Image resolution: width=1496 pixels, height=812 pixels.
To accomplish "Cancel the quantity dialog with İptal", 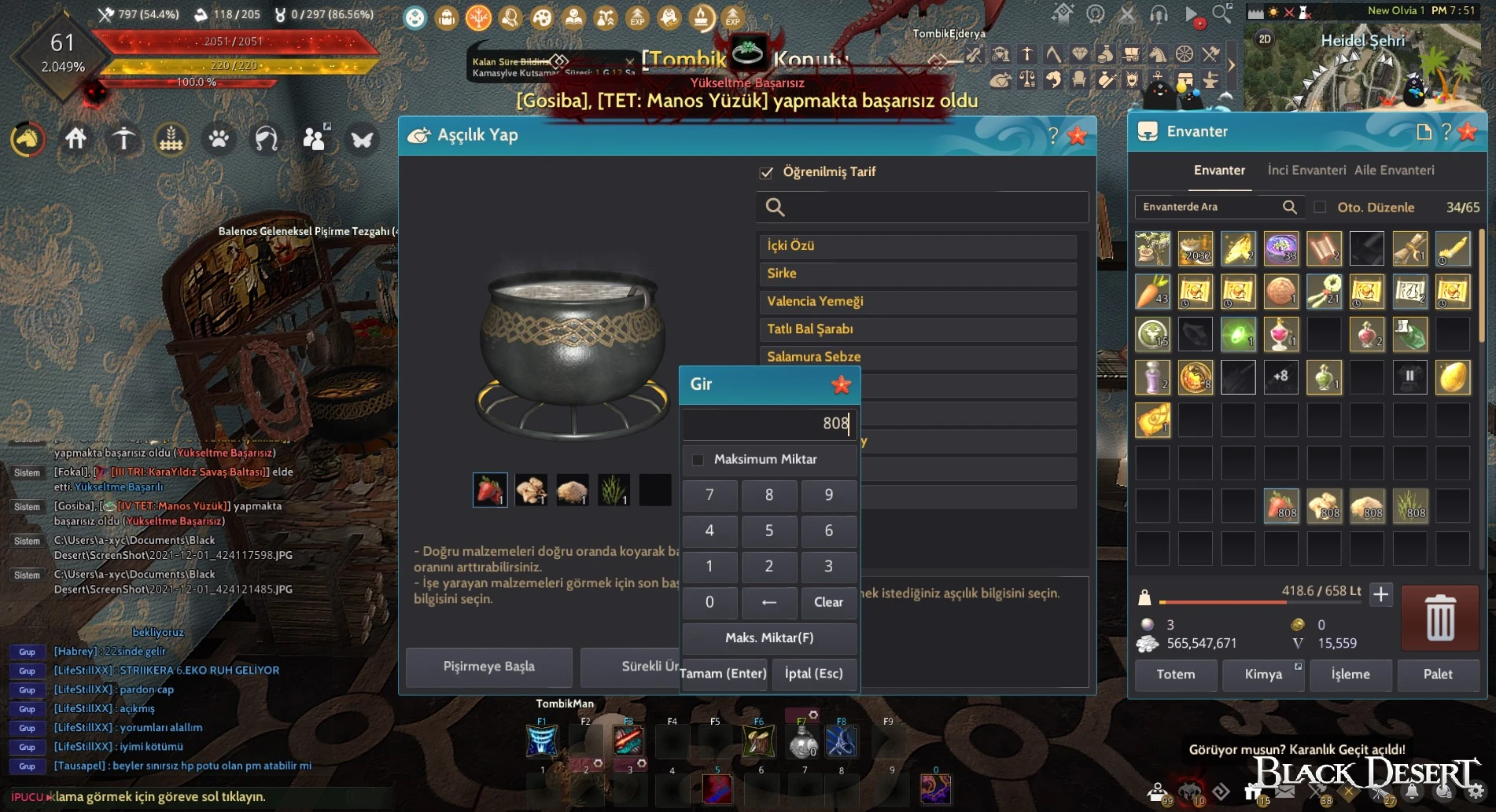I will [813, 674].
